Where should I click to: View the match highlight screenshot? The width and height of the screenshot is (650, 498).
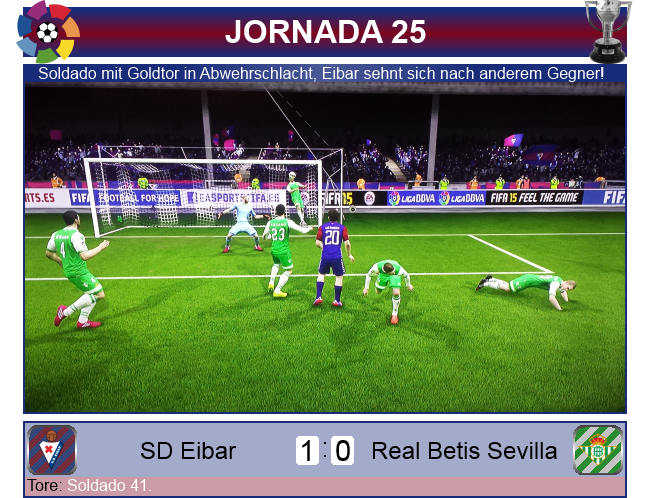(x=325, y=248)
